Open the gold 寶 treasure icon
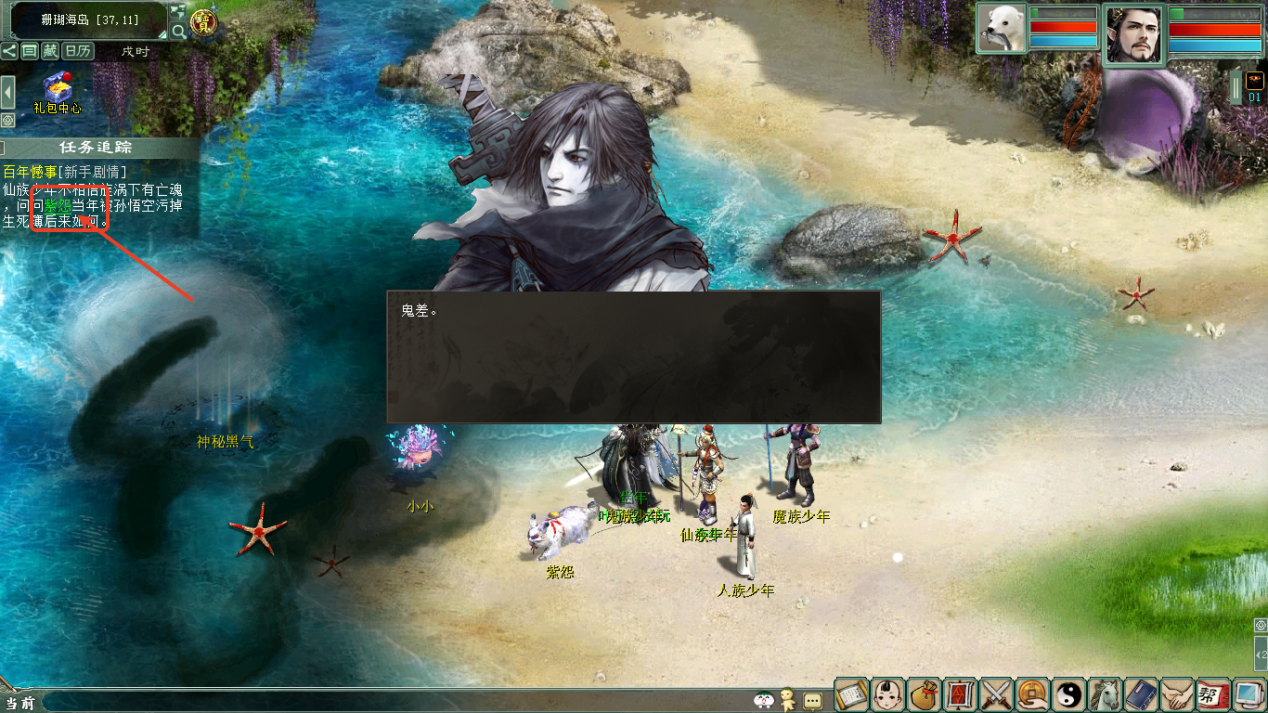 click(204, 21)
